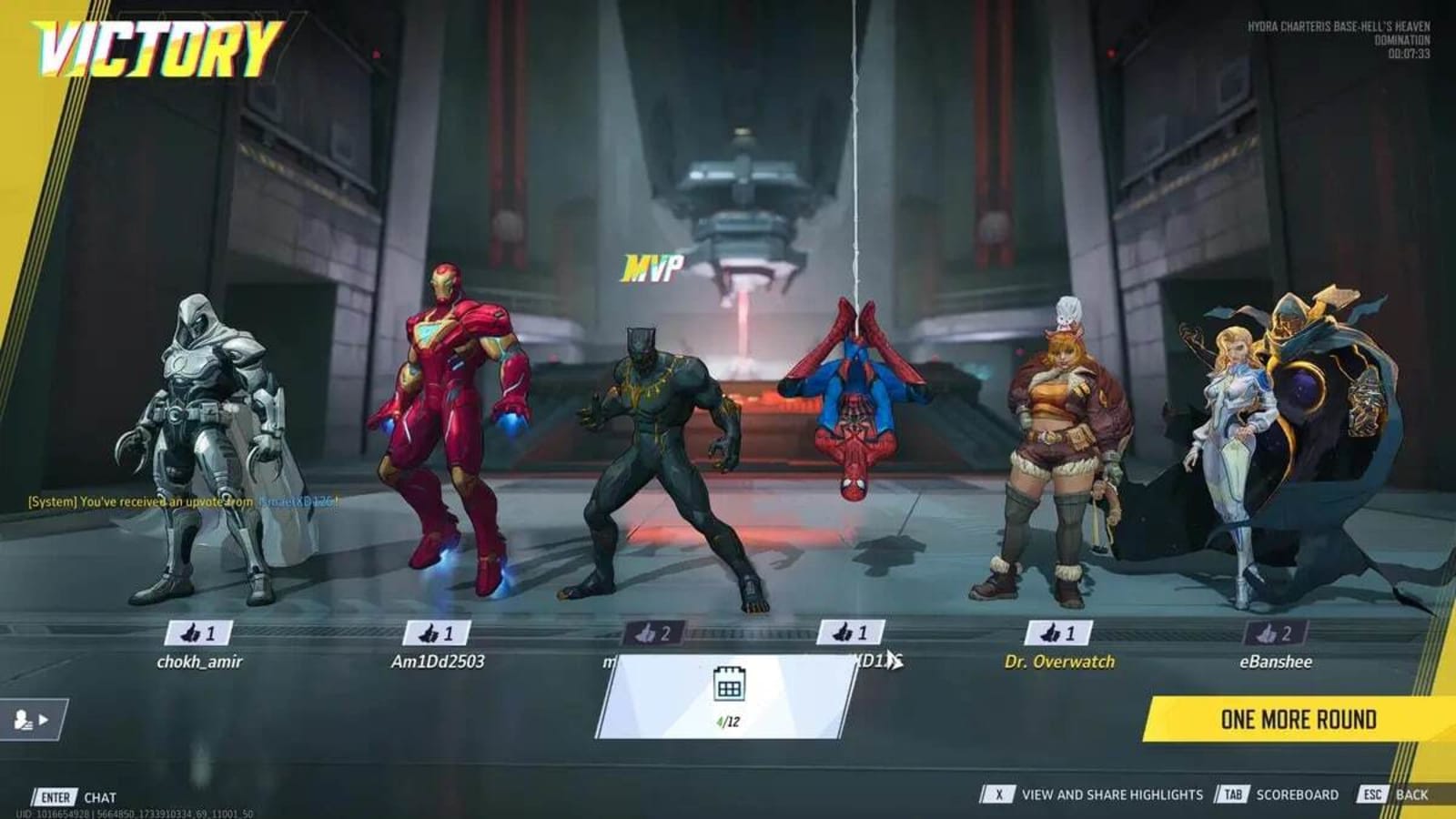The image size is (1456, 819).
Task: Click the MVP label above Black Panther
Action: [652, 266]
